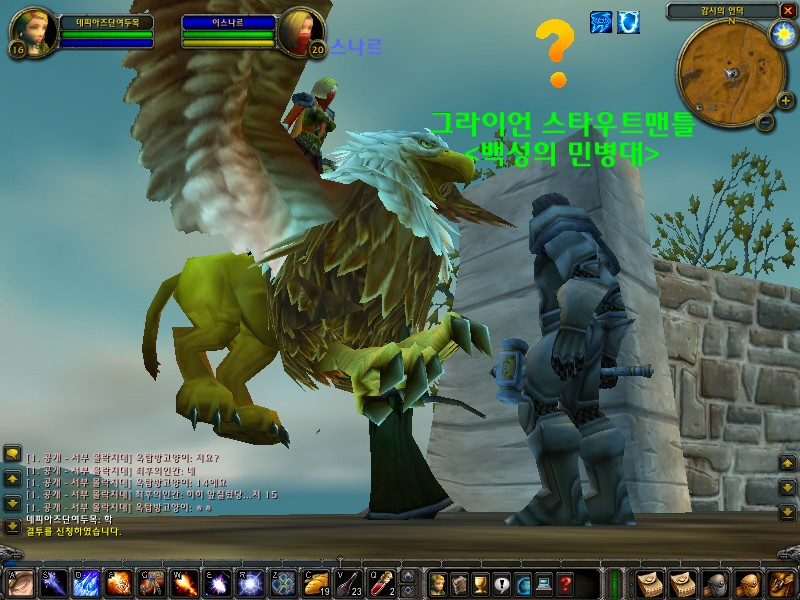Select the player portrait at level 16
This screenshot has width=800, height=600.
tap(33, 33)
